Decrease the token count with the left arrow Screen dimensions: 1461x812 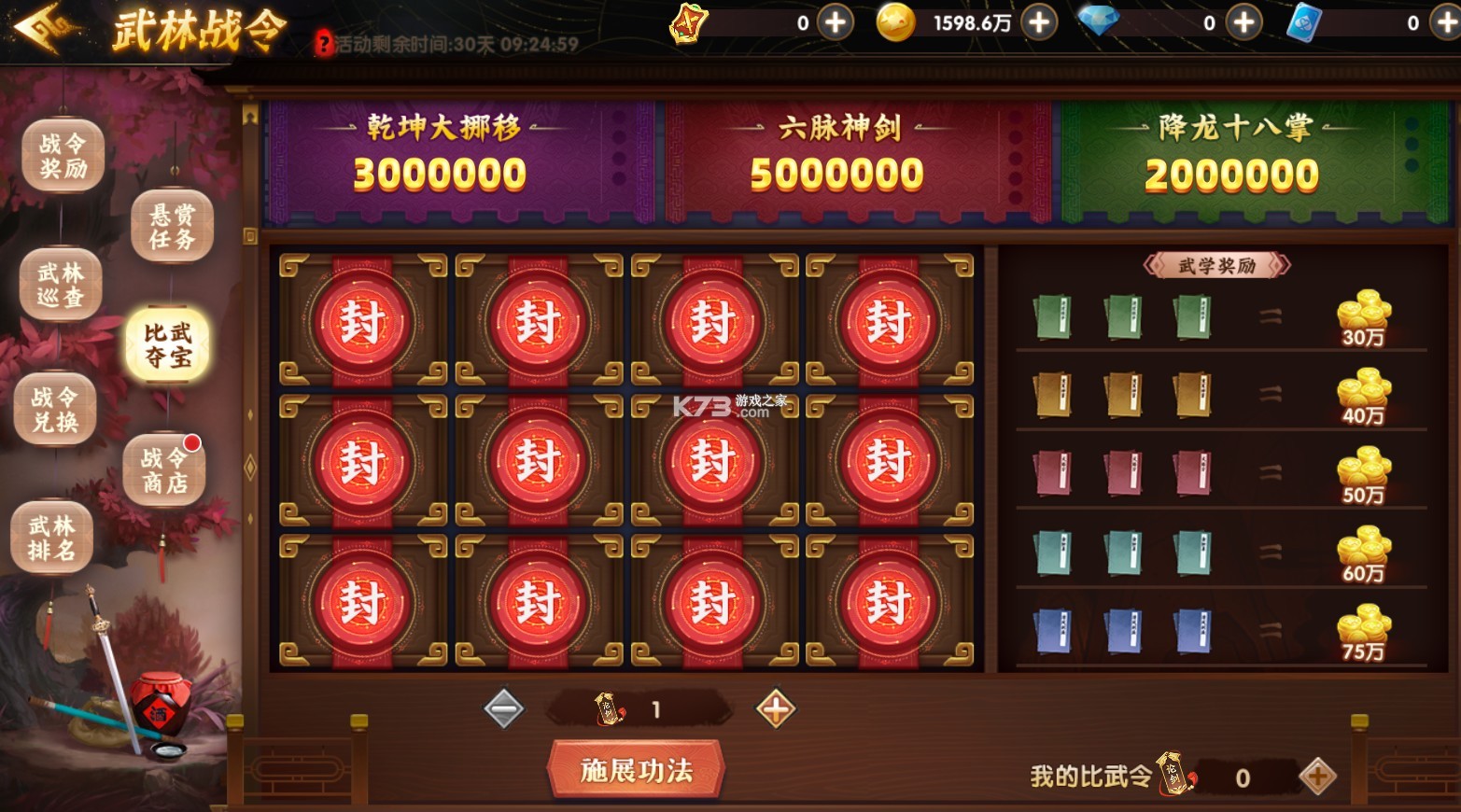pyautogui.click(x=504, y=707)
